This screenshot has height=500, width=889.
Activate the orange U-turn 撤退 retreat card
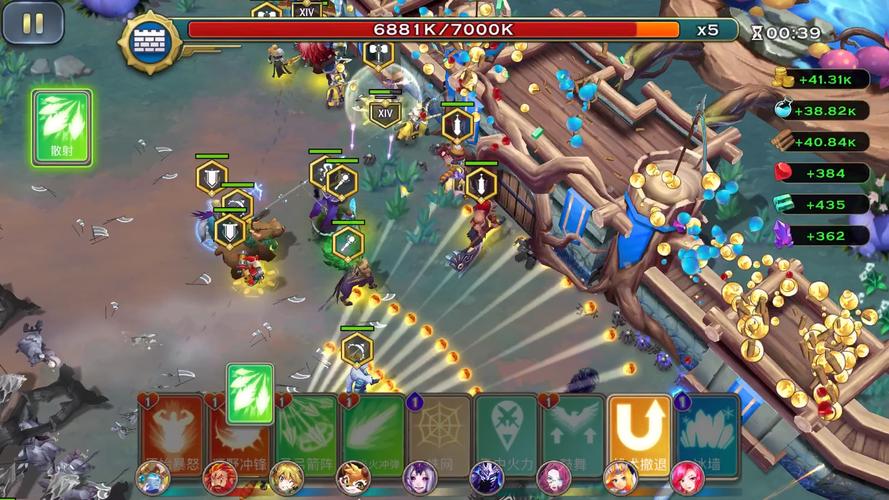[x=639, y=432]
